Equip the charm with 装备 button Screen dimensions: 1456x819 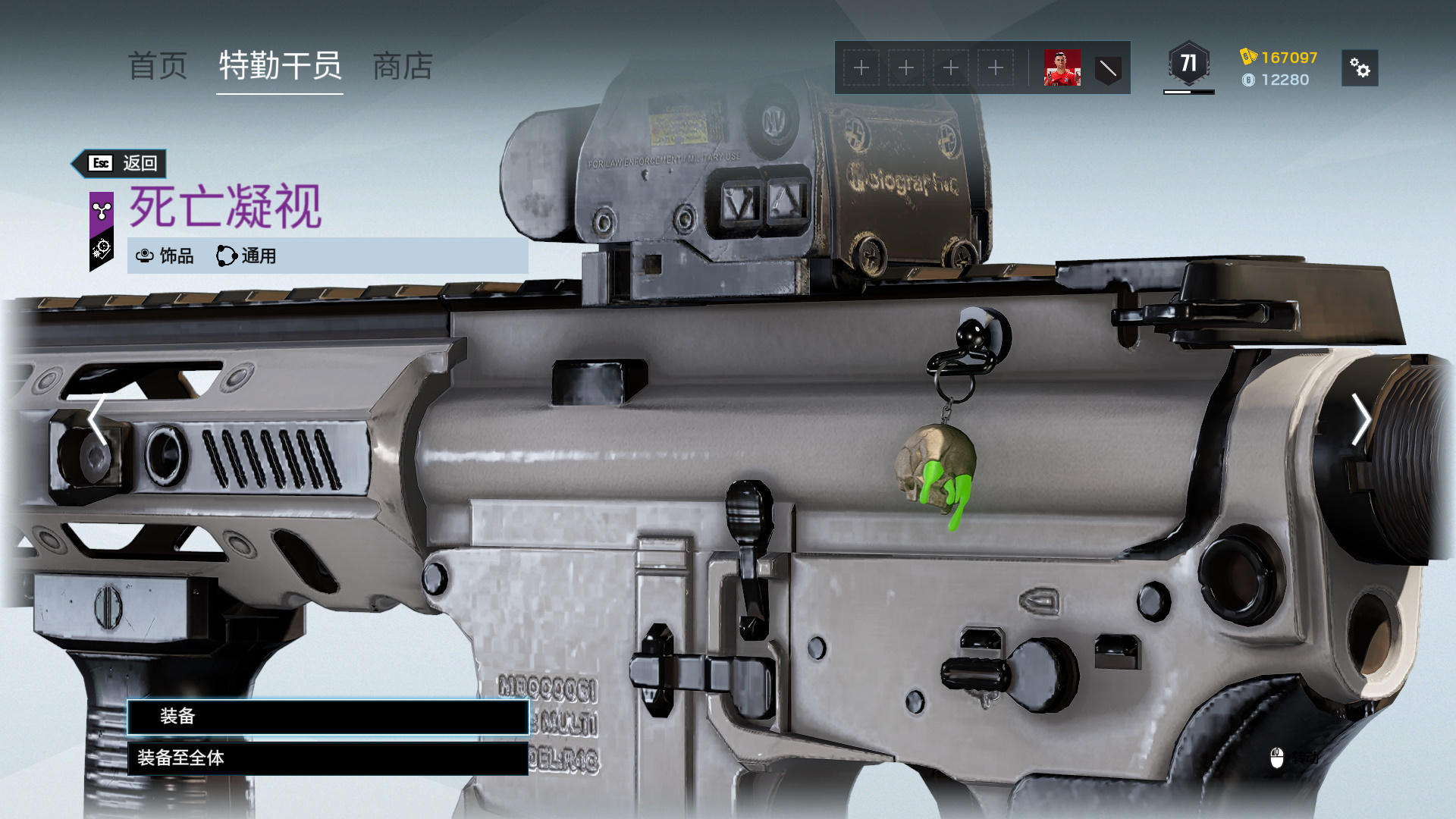tap(328, 717)
